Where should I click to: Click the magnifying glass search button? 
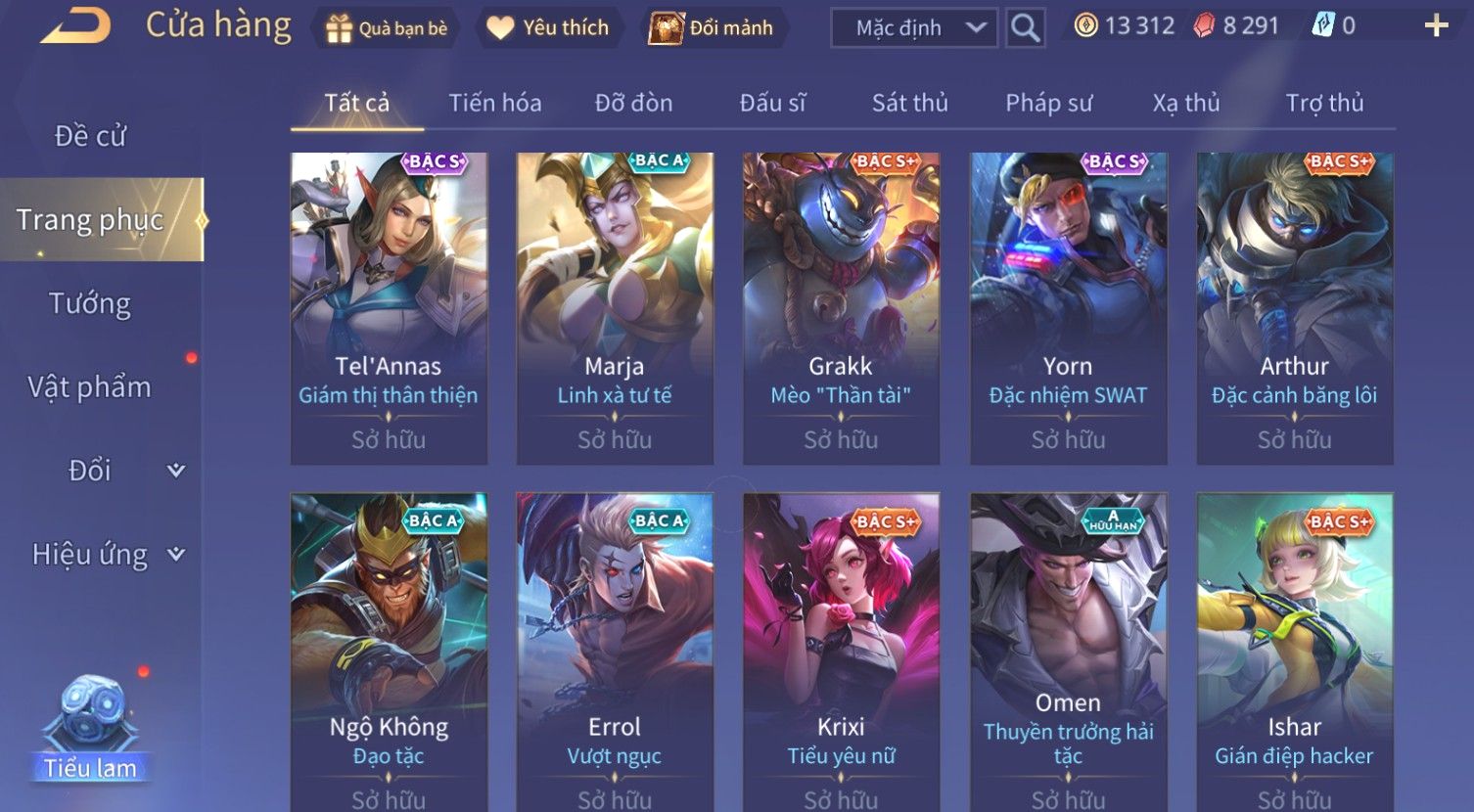(1025, 28)
